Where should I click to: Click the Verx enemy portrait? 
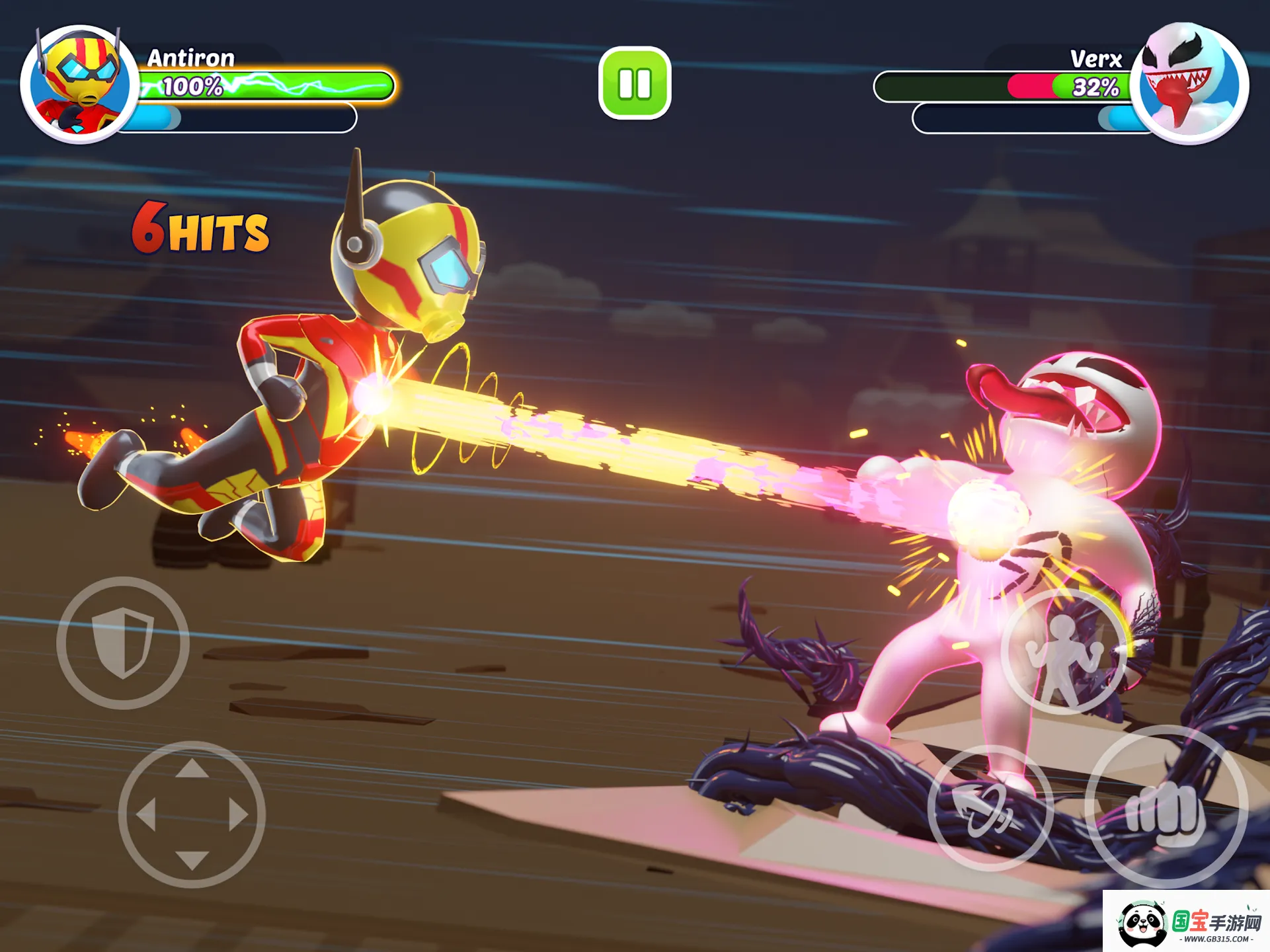coord(1190,83)
